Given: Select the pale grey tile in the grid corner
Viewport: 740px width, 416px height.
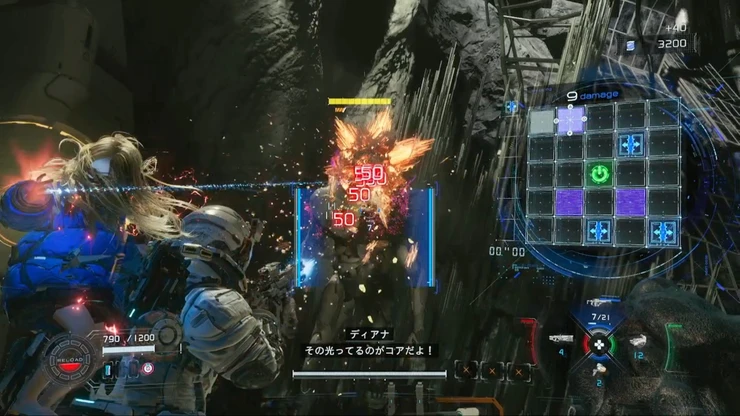Looking at the screenshot, I should pos(541,121).
